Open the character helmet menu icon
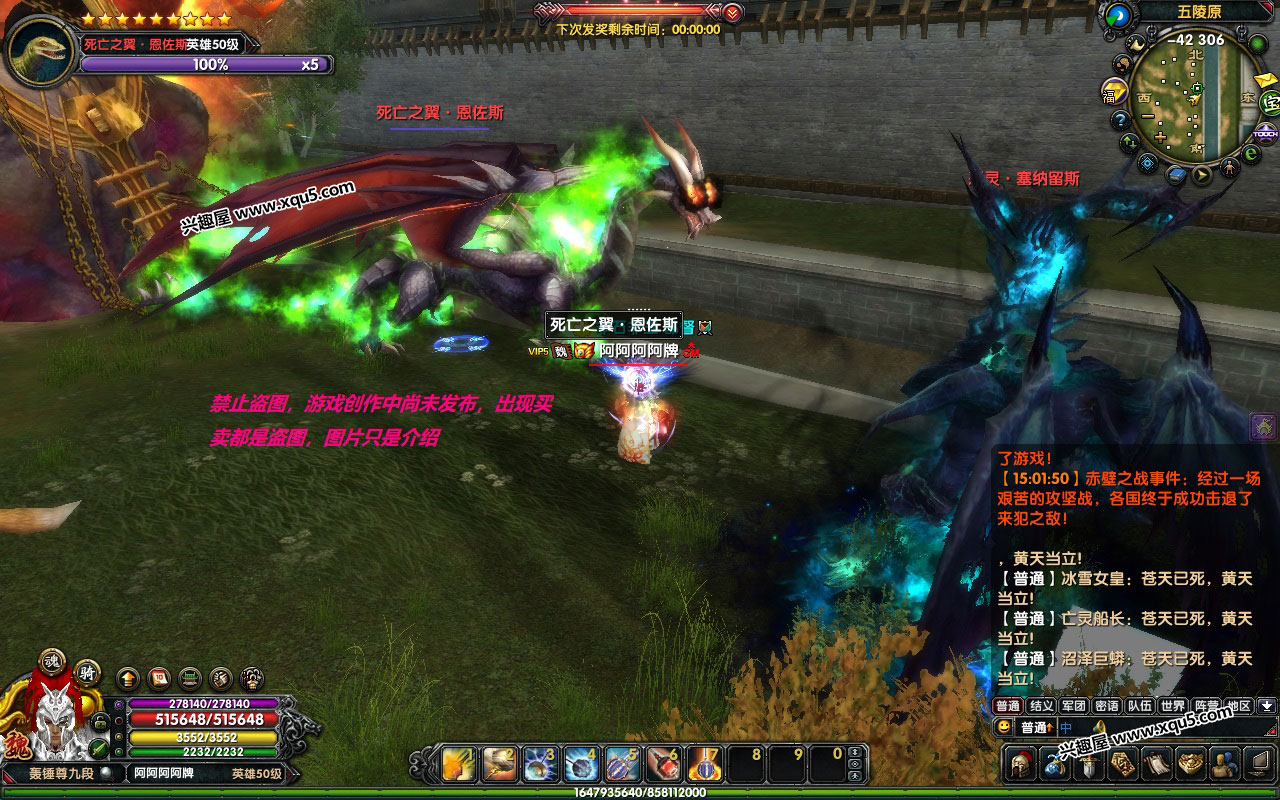This screenshot has width=1280, height=800. click(1021, 763)
